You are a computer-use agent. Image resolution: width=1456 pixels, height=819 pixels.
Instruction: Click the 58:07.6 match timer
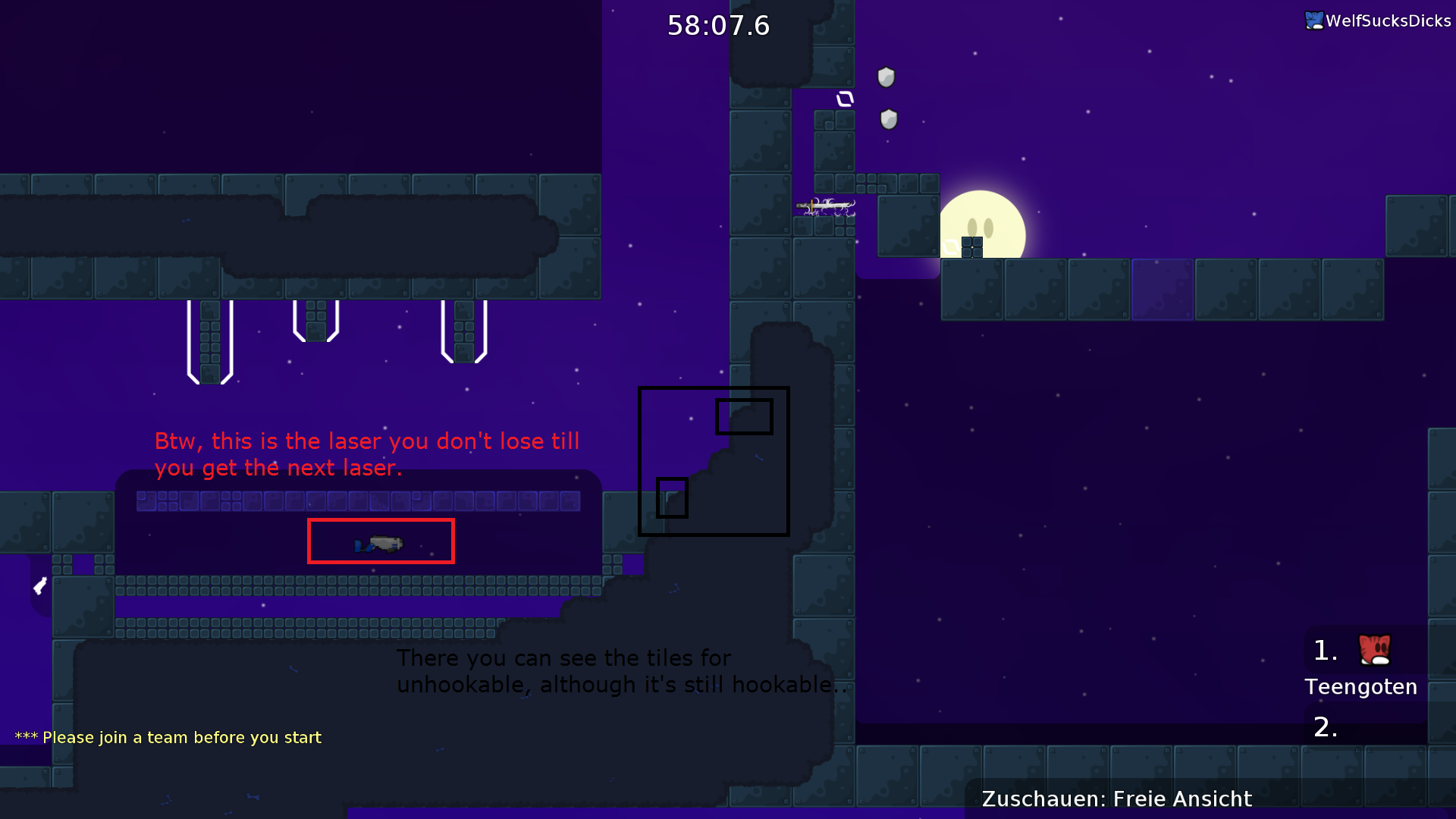[718, 25]
